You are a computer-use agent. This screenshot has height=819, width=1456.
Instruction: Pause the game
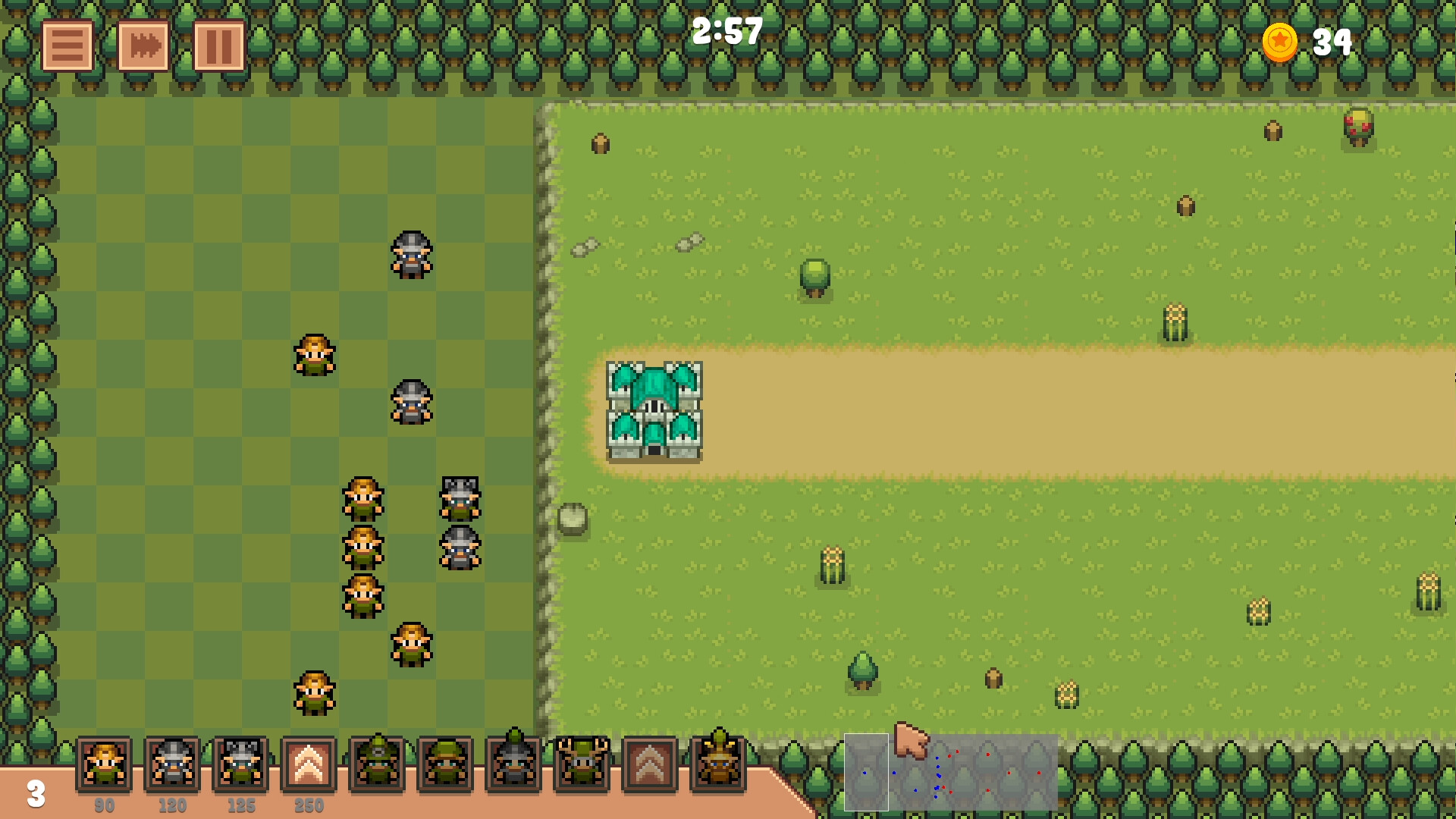[x=218, y=45]
